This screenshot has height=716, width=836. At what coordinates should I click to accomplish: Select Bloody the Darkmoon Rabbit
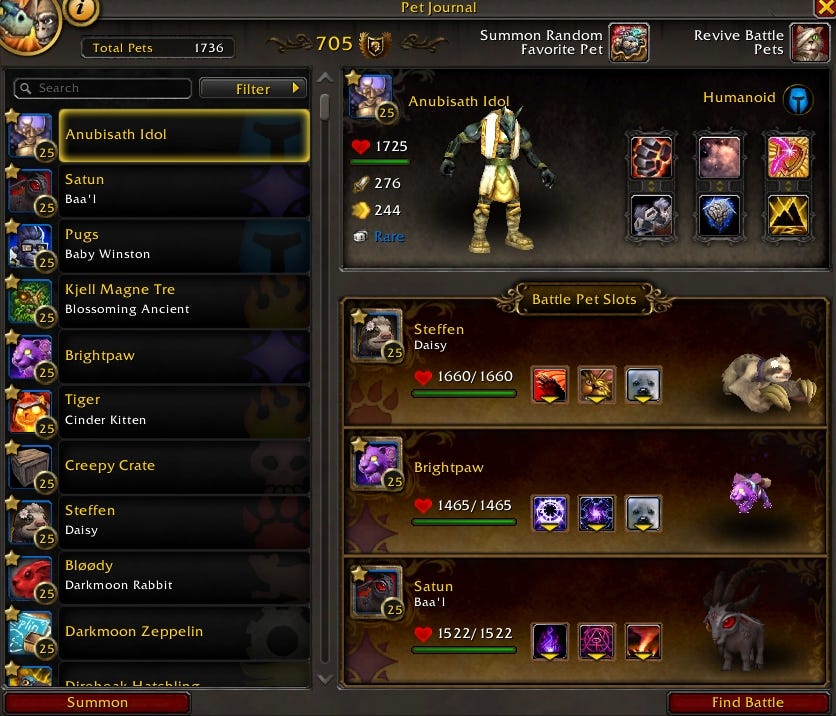(184, 575)
